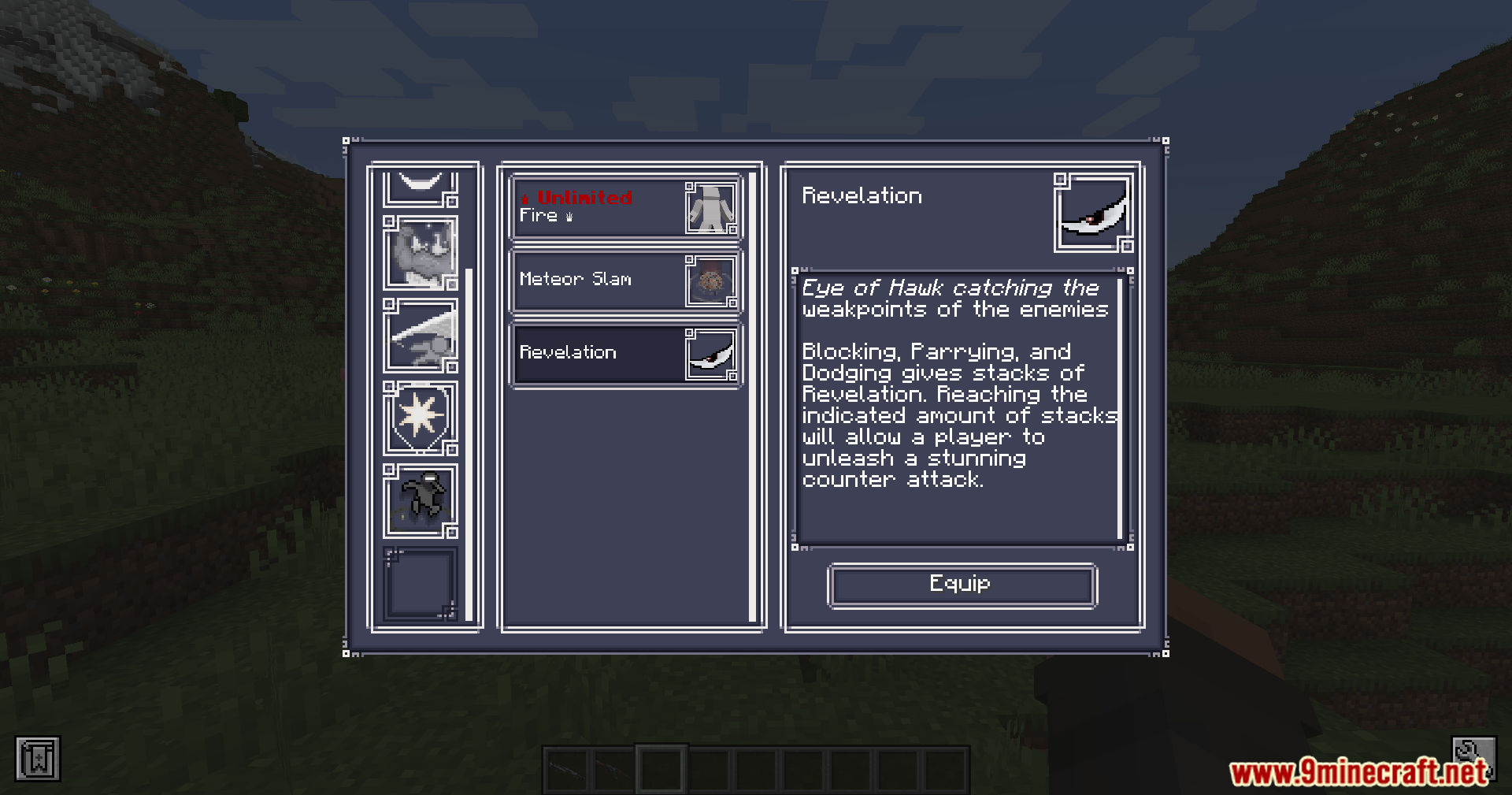This screenshot has height=795, width=1512.
Task: Click the crescent icon at the column top
Action: click(x=421, y=186)
